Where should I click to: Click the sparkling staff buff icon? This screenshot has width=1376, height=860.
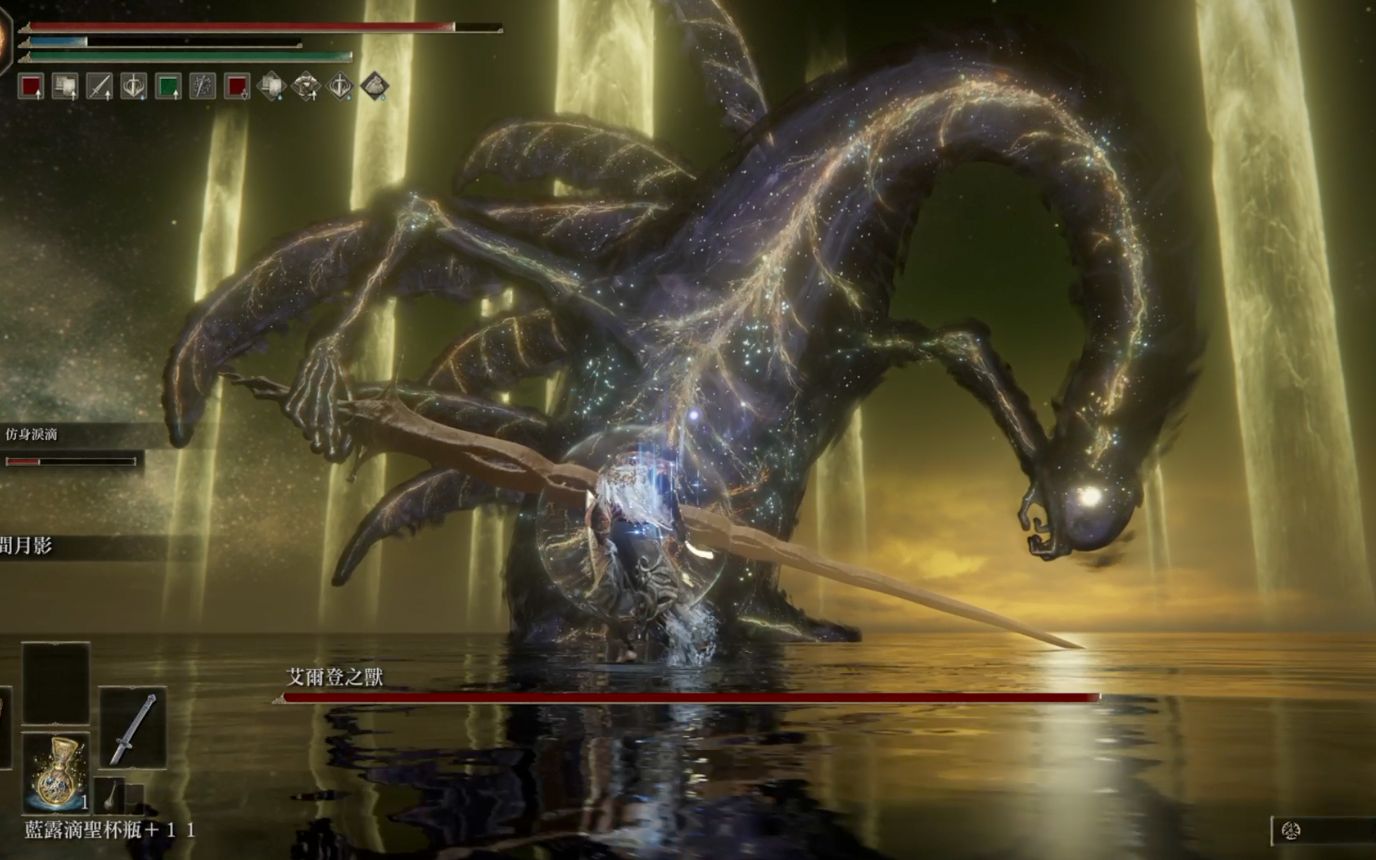point(203,87)
